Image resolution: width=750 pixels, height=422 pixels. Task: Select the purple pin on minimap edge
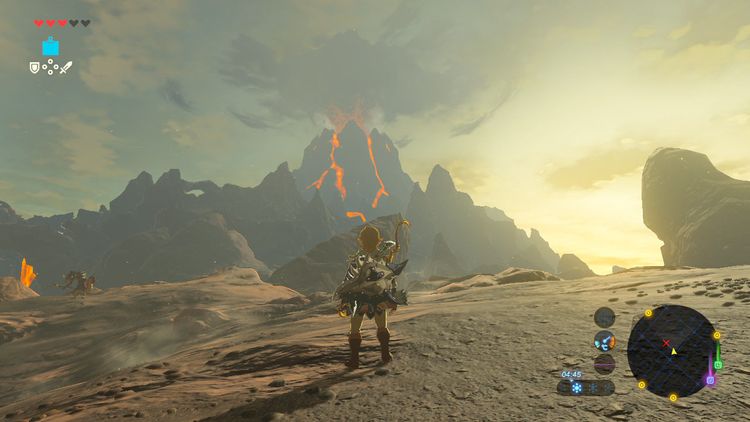710,380
